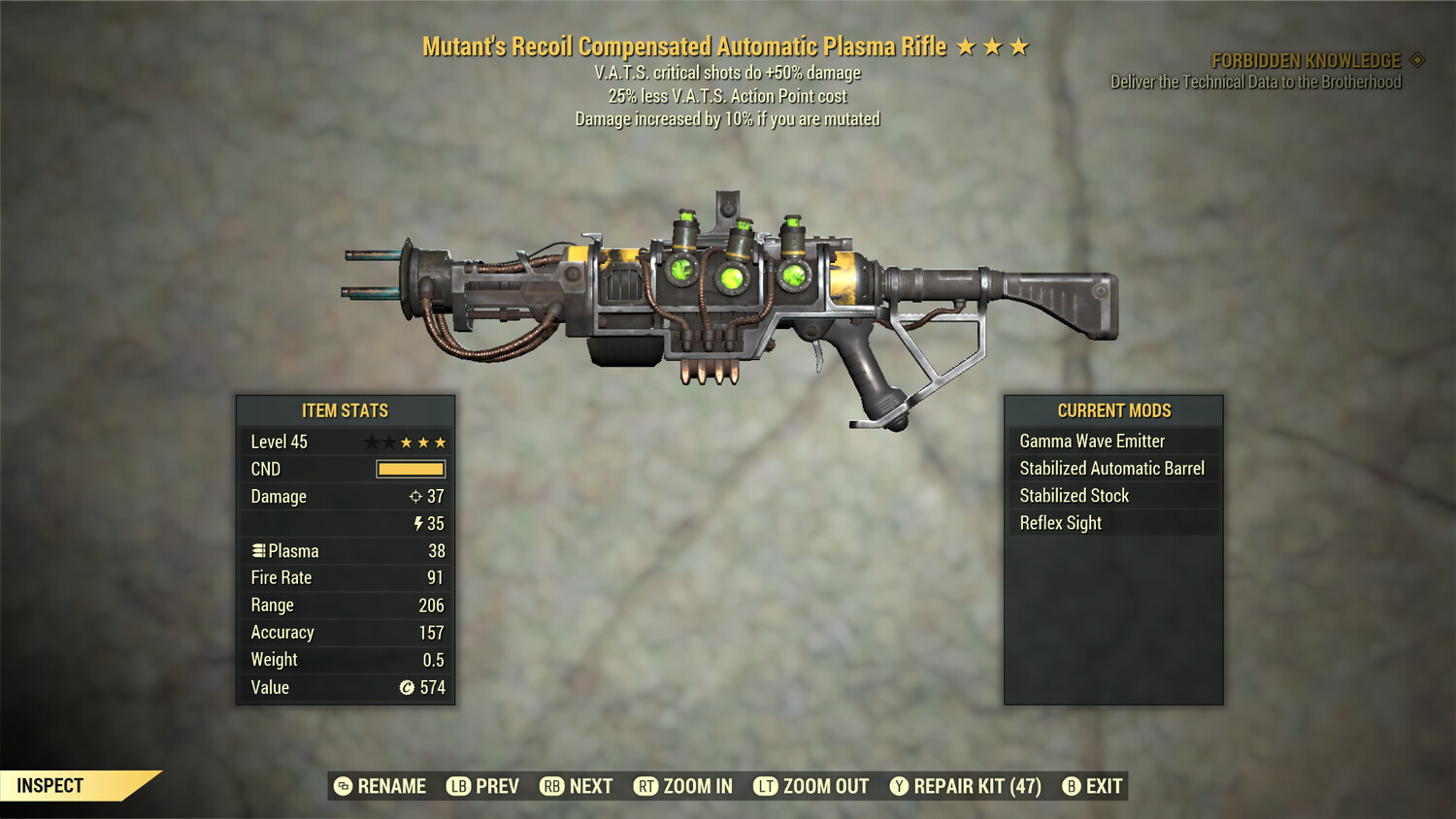Click the RT icon next to Zoom In
Image resolution: width=1456 pixels, height=819 pixels.
point(646,786)
